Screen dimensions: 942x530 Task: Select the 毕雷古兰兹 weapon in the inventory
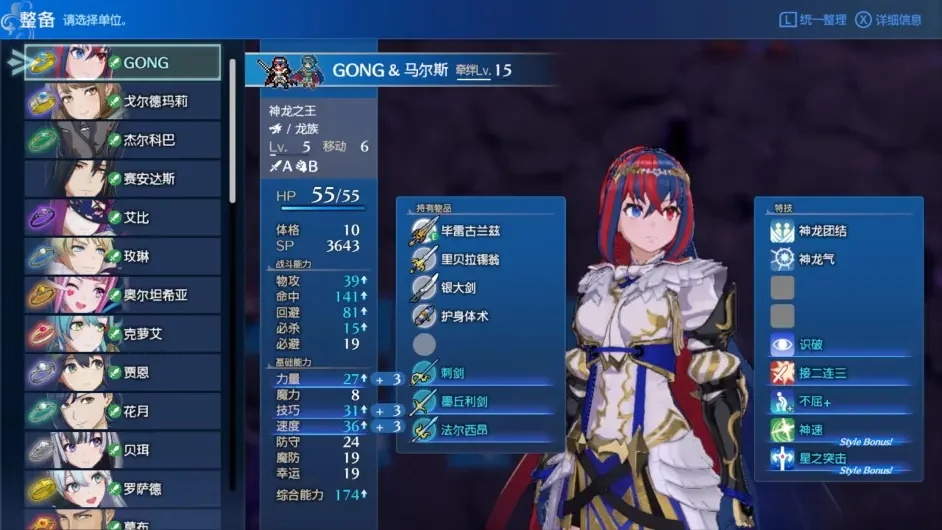point(470,231)
